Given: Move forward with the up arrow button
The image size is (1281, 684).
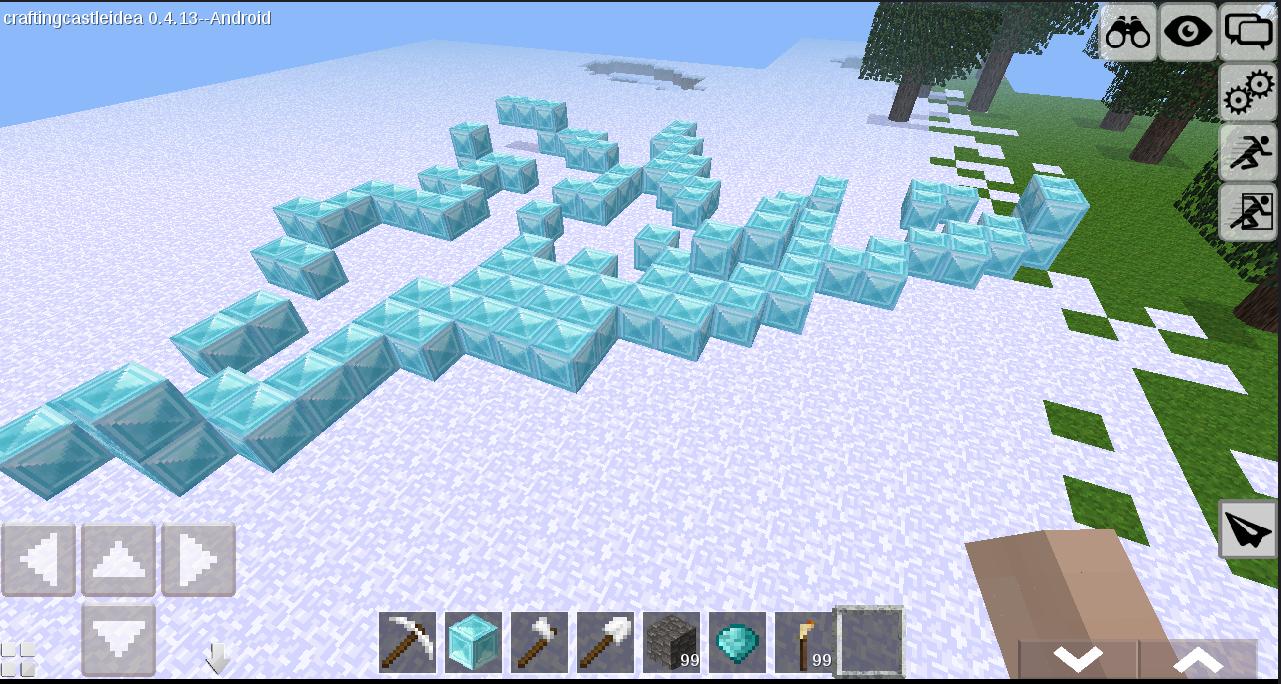Looking at the screenshot, I should [x=118, y=560].
